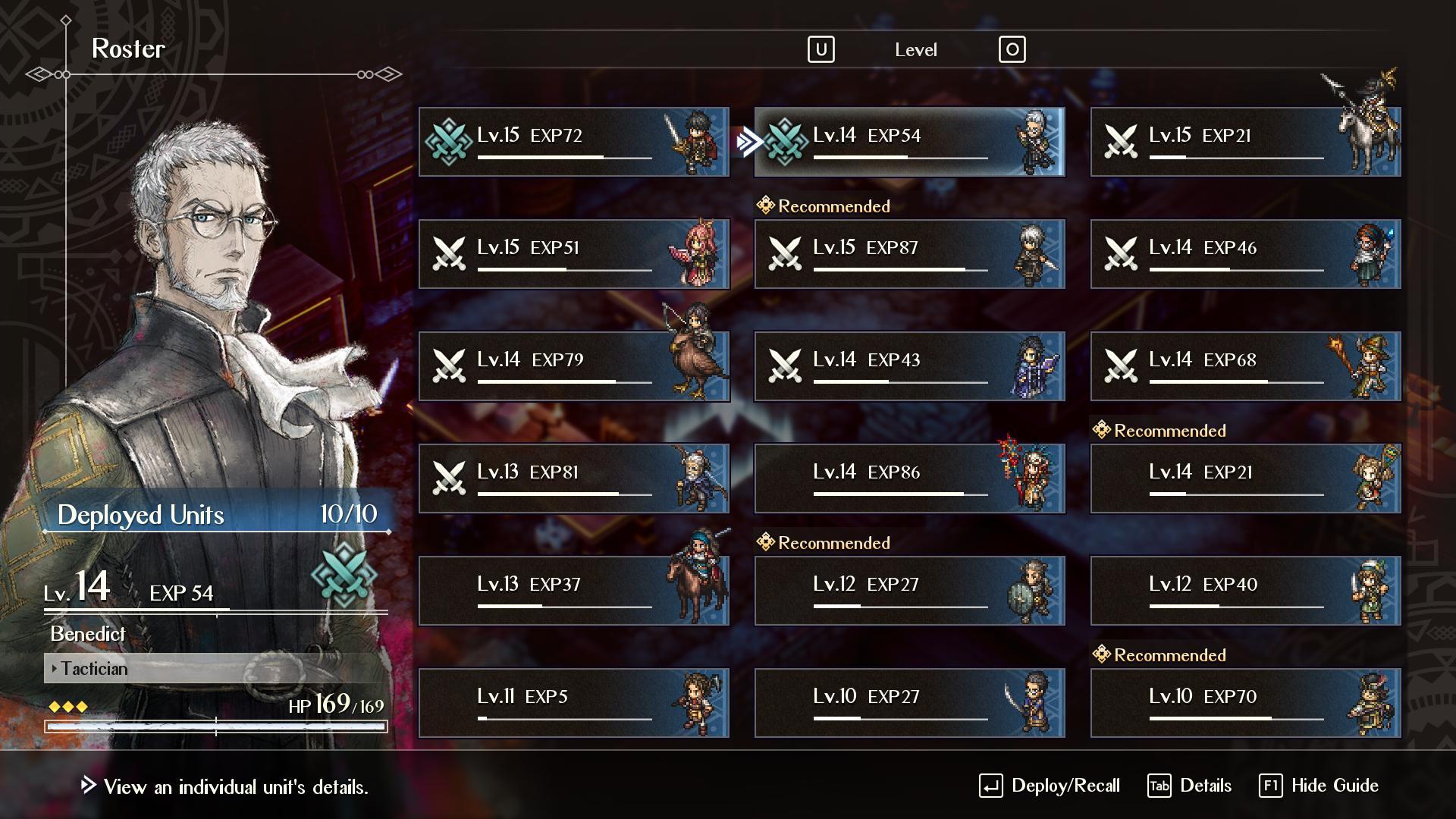Pick the Lv.15 EXP51 pink-haired unit

573,254
